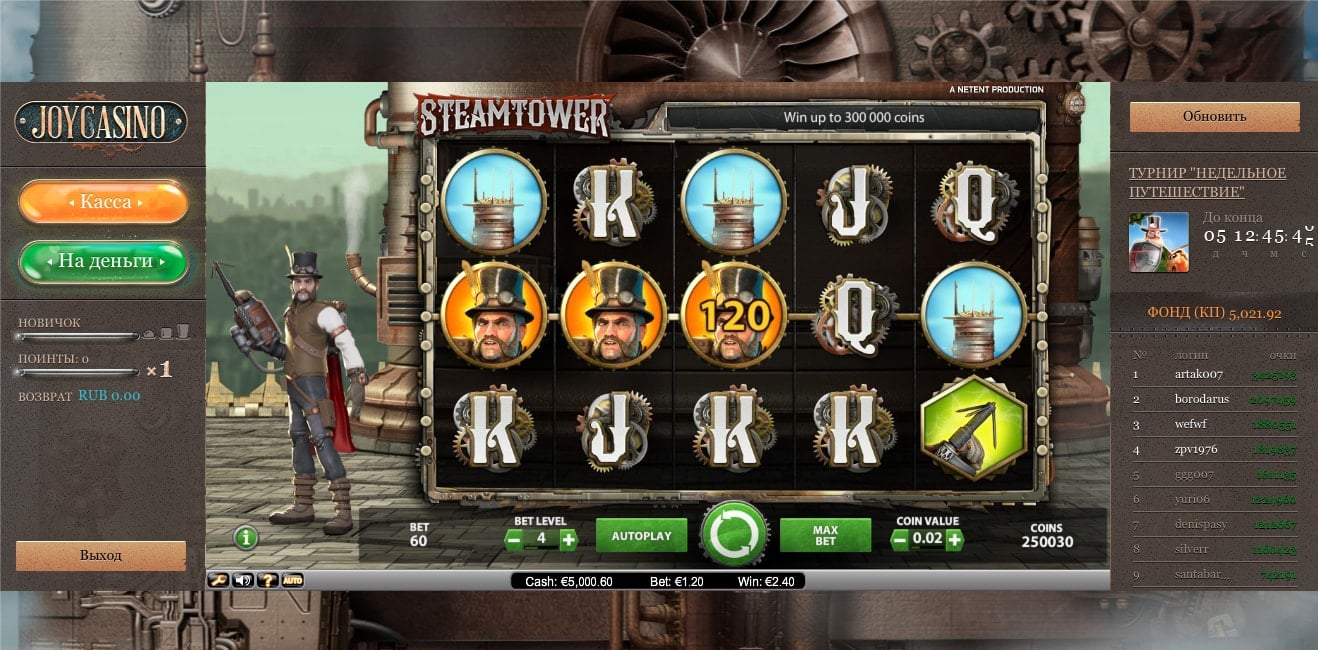This screenshot has width=1318, height=650.
Task: Toggle sound with the speaker icon
Action: tap(243, 580)
